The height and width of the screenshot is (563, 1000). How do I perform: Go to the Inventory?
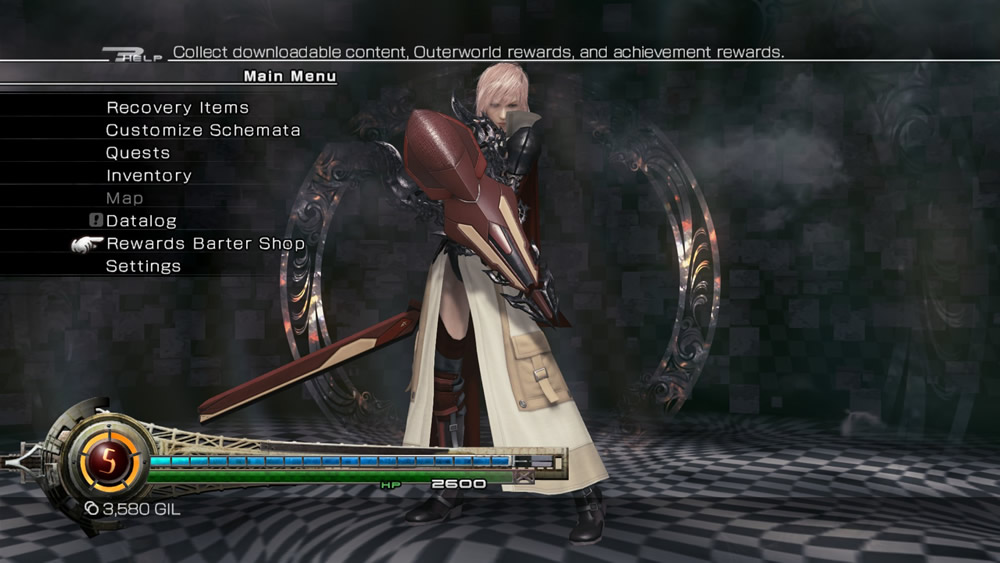(148, 176)
